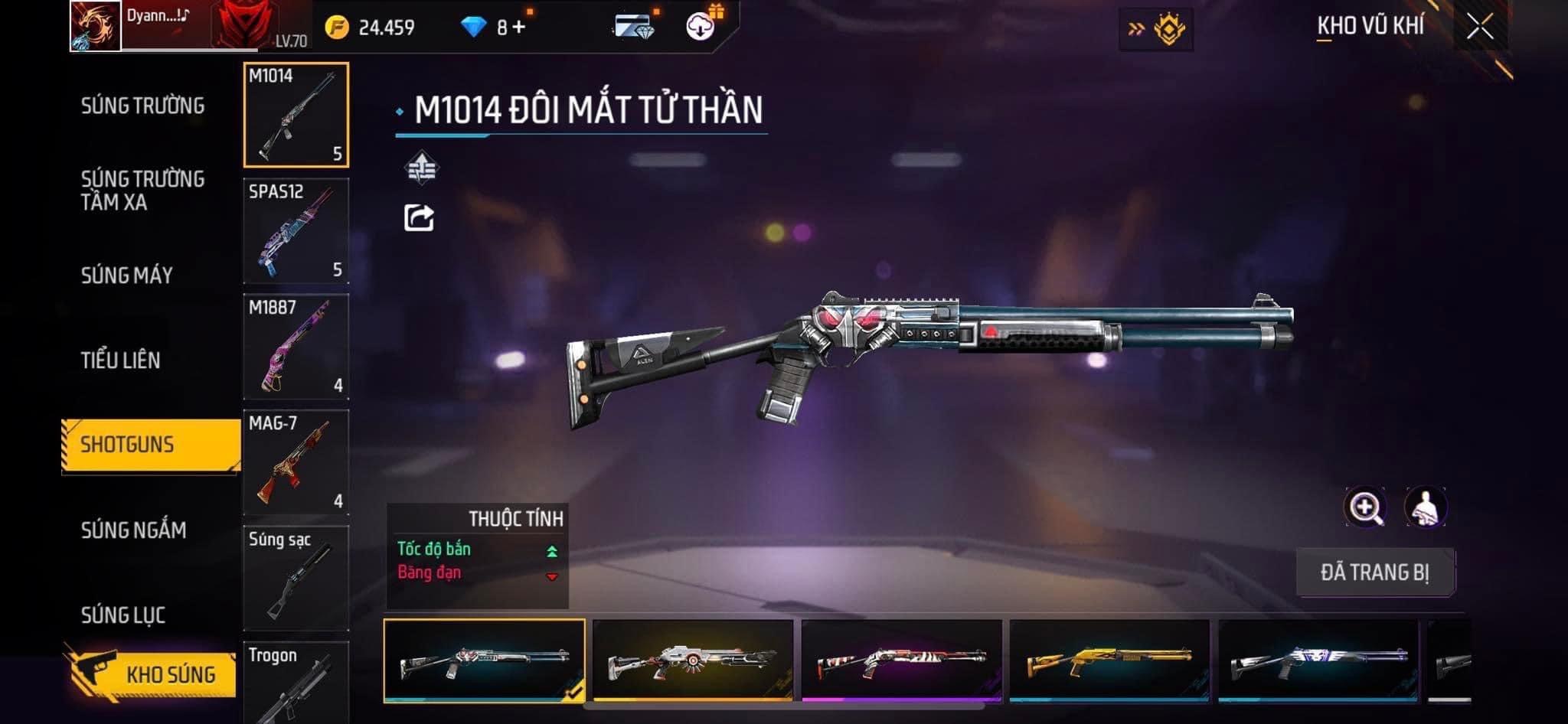Switch to Súng Trường category
The image size is (1568, 724).
[x=142, y=106]
